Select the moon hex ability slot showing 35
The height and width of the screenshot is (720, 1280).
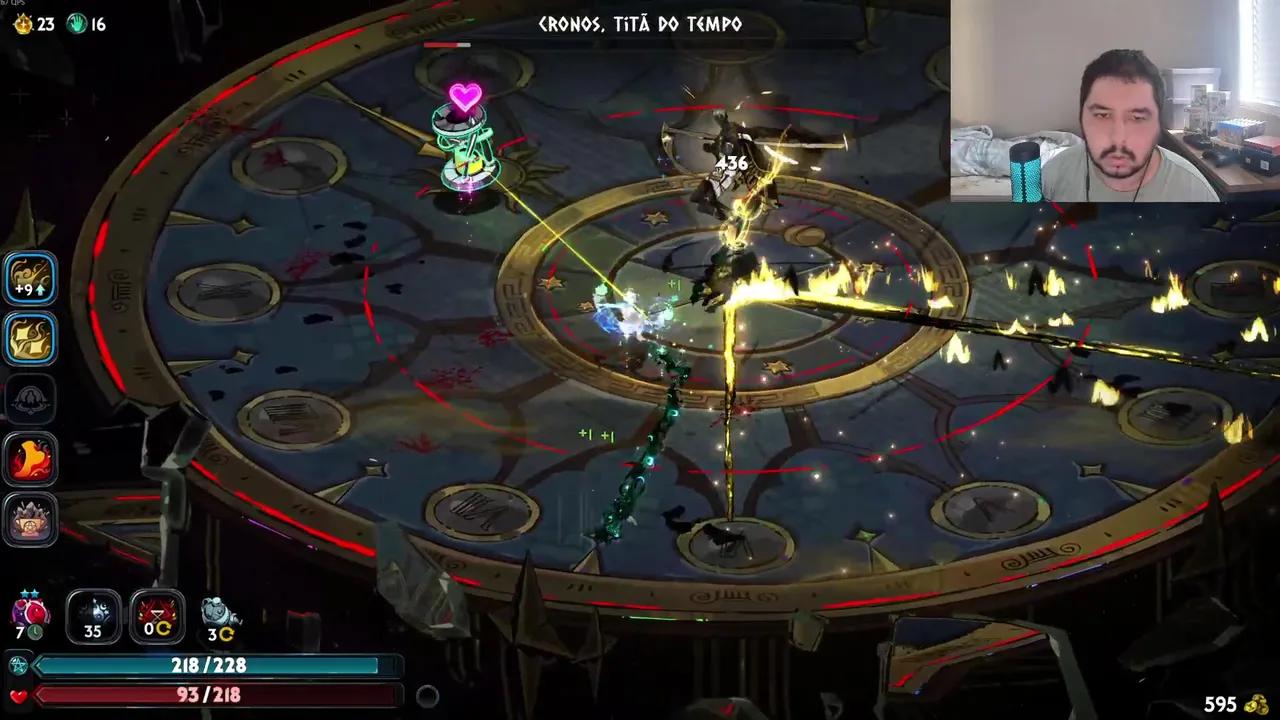coord(93,615)
